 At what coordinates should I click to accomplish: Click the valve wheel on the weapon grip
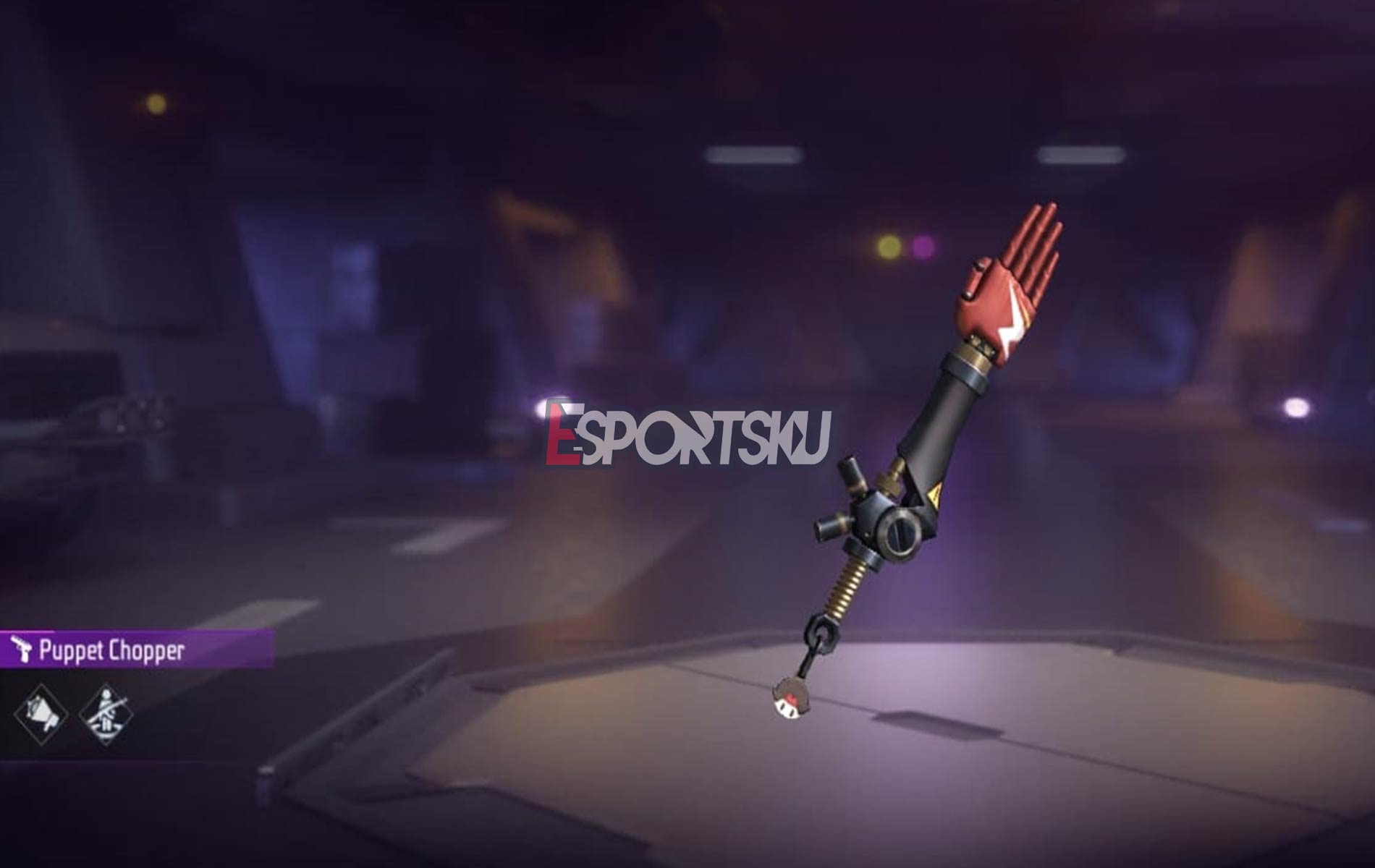point(899,535)
